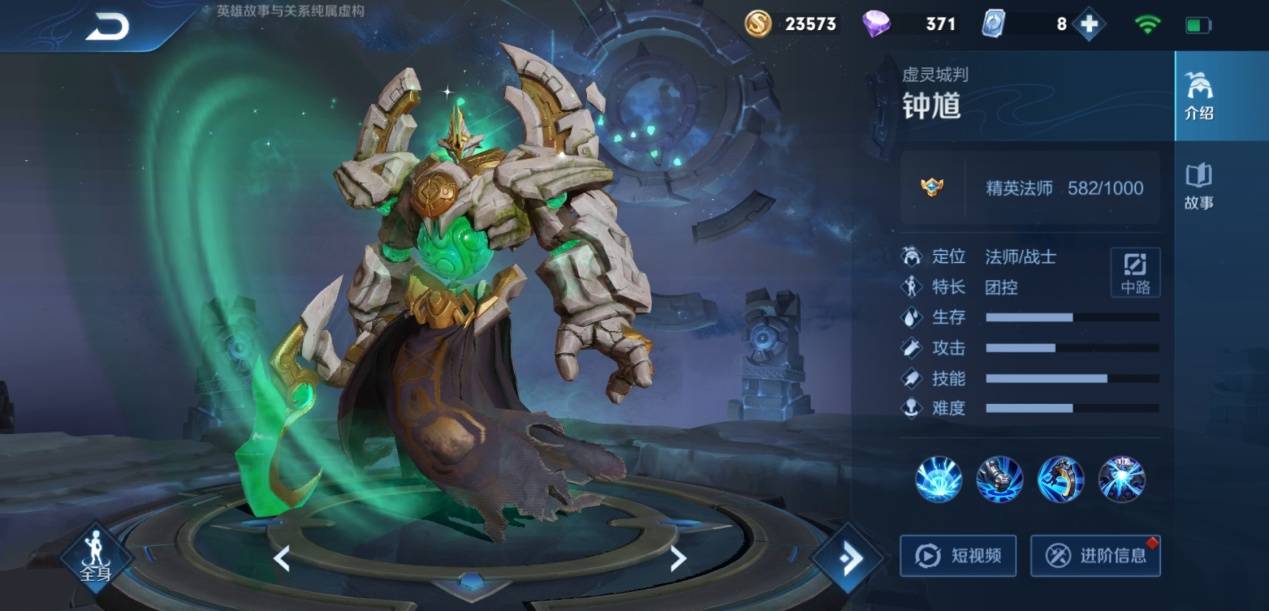This screenshot has width=1269, height=611.
Task: Switch to the previous hero with left arrow
Action: coord(282,558)
